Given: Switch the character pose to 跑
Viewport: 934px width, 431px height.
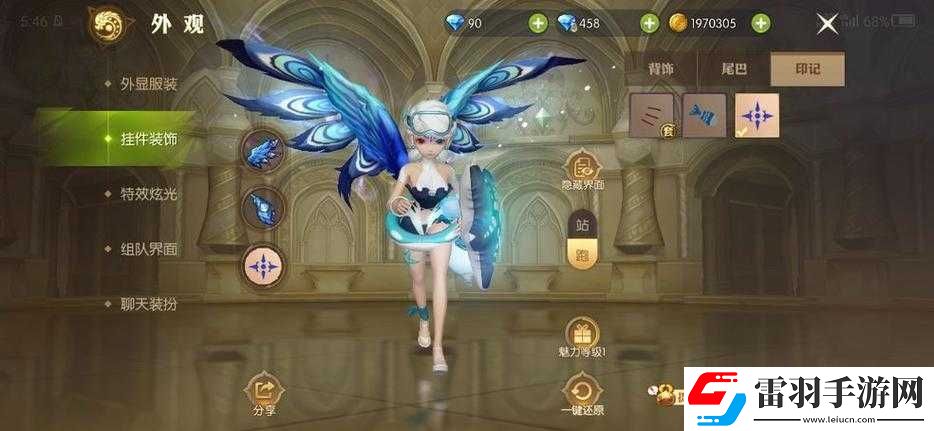Looking at the screenshot, I should (x=582, y=254).
